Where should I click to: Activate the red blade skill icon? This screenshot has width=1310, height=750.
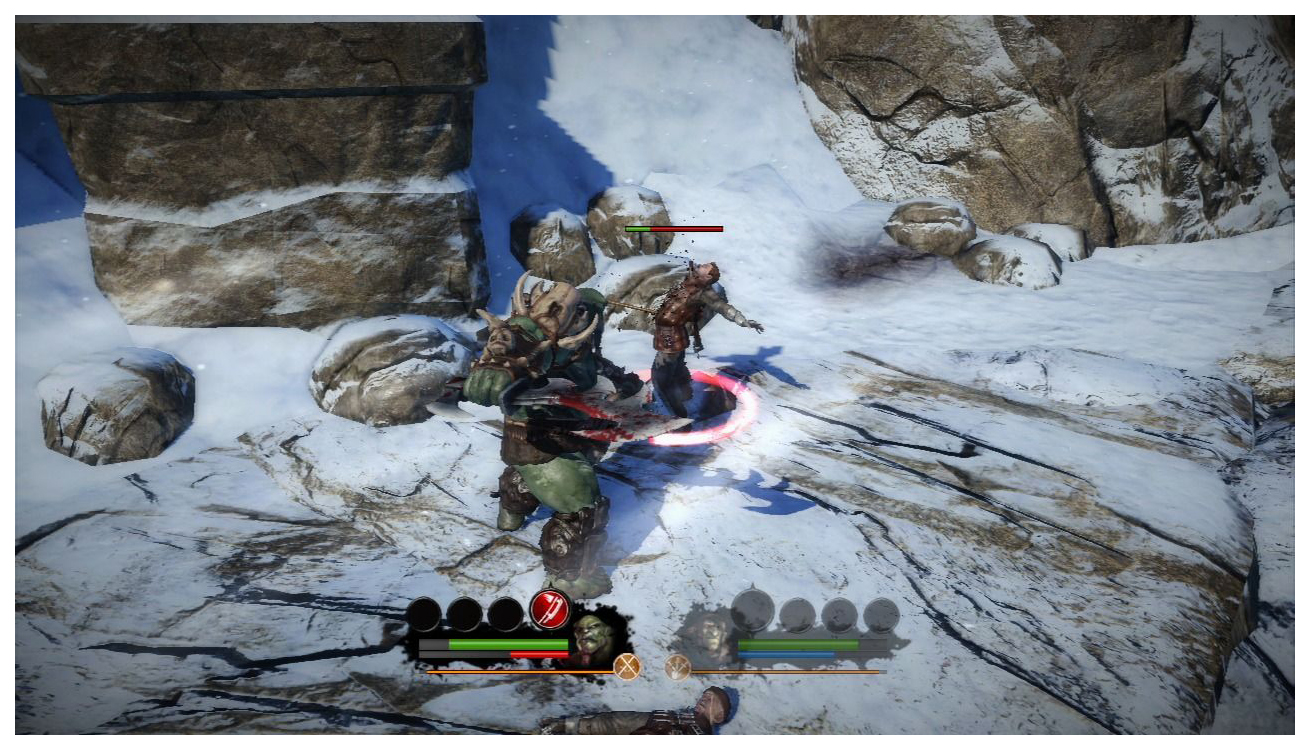[549, 608]
